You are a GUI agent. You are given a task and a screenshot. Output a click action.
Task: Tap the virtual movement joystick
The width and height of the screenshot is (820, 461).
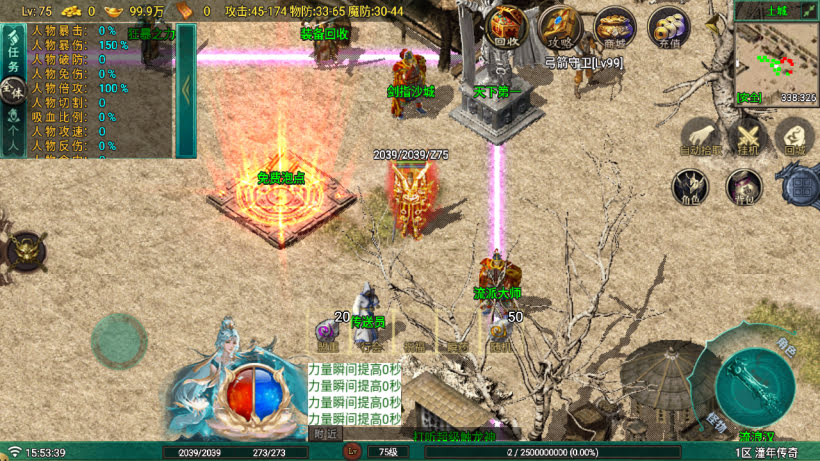coord(119,342)
